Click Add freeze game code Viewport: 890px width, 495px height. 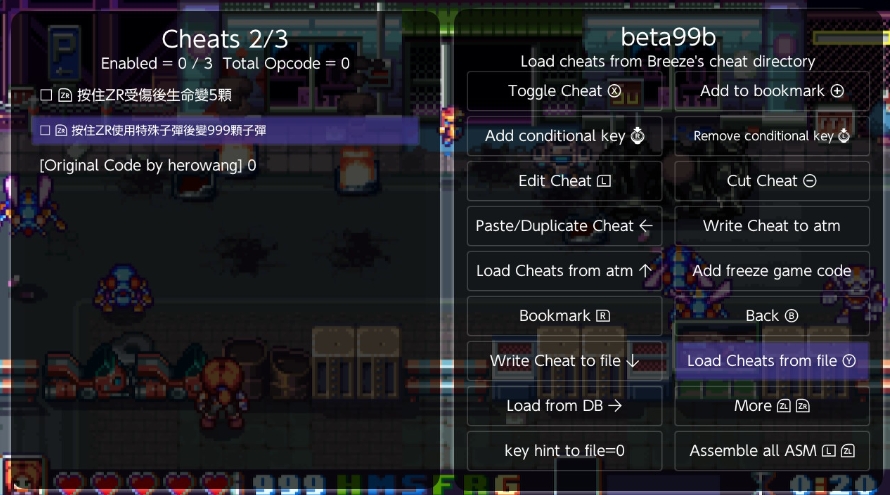coord(771,271)
